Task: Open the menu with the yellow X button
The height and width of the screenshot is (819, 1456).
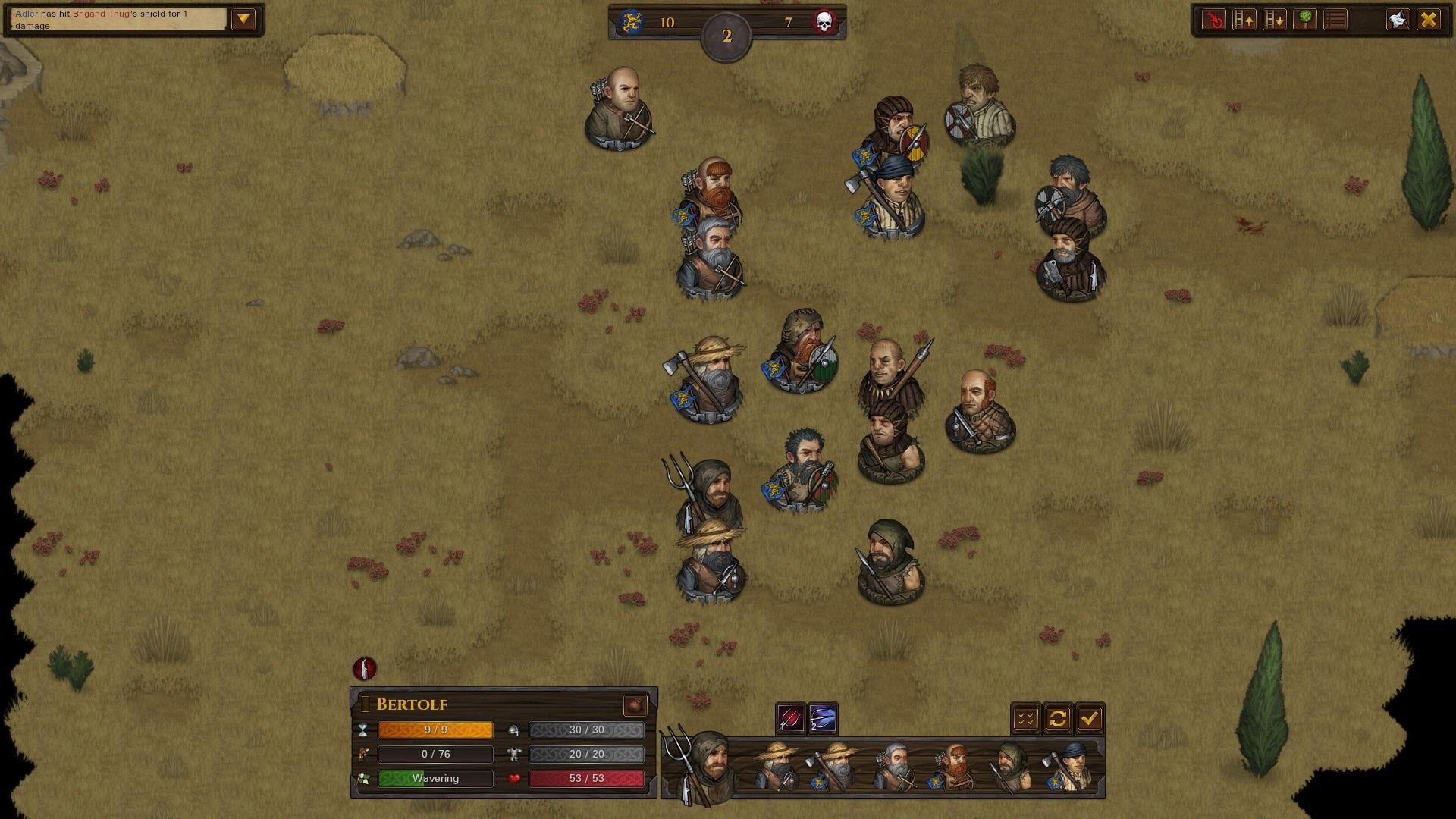Action: tap(1429, 20)
